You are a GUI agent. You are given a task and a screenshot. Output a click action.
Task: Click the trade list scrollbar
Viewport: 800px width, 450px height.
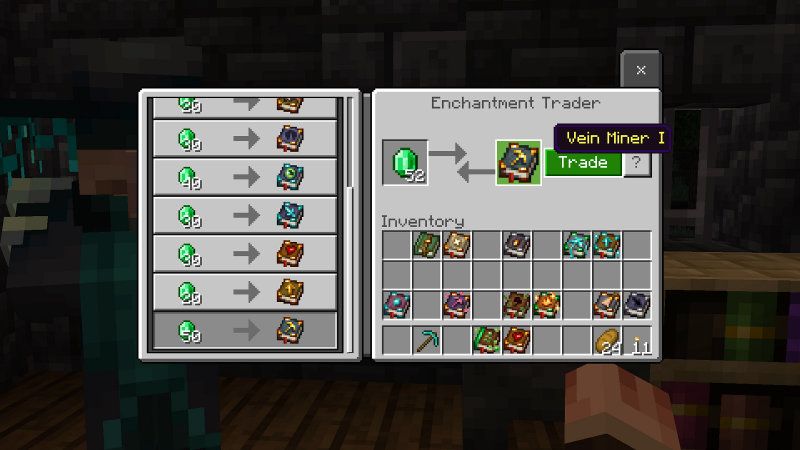[349, 140]
